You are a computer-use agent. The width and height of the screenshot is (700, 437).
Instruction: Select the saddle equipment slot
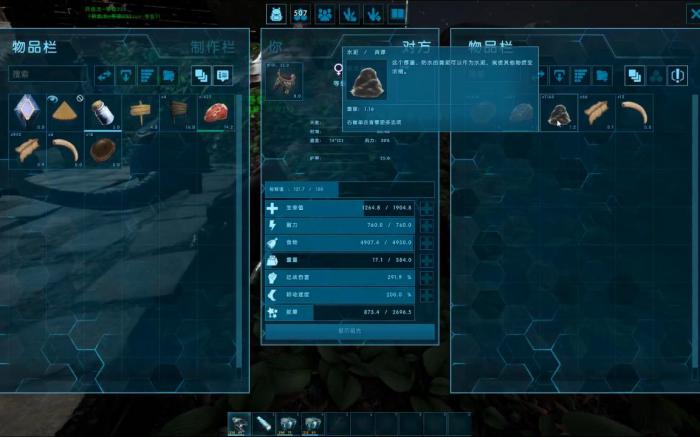pyautogui.click(x=286, y=82)
